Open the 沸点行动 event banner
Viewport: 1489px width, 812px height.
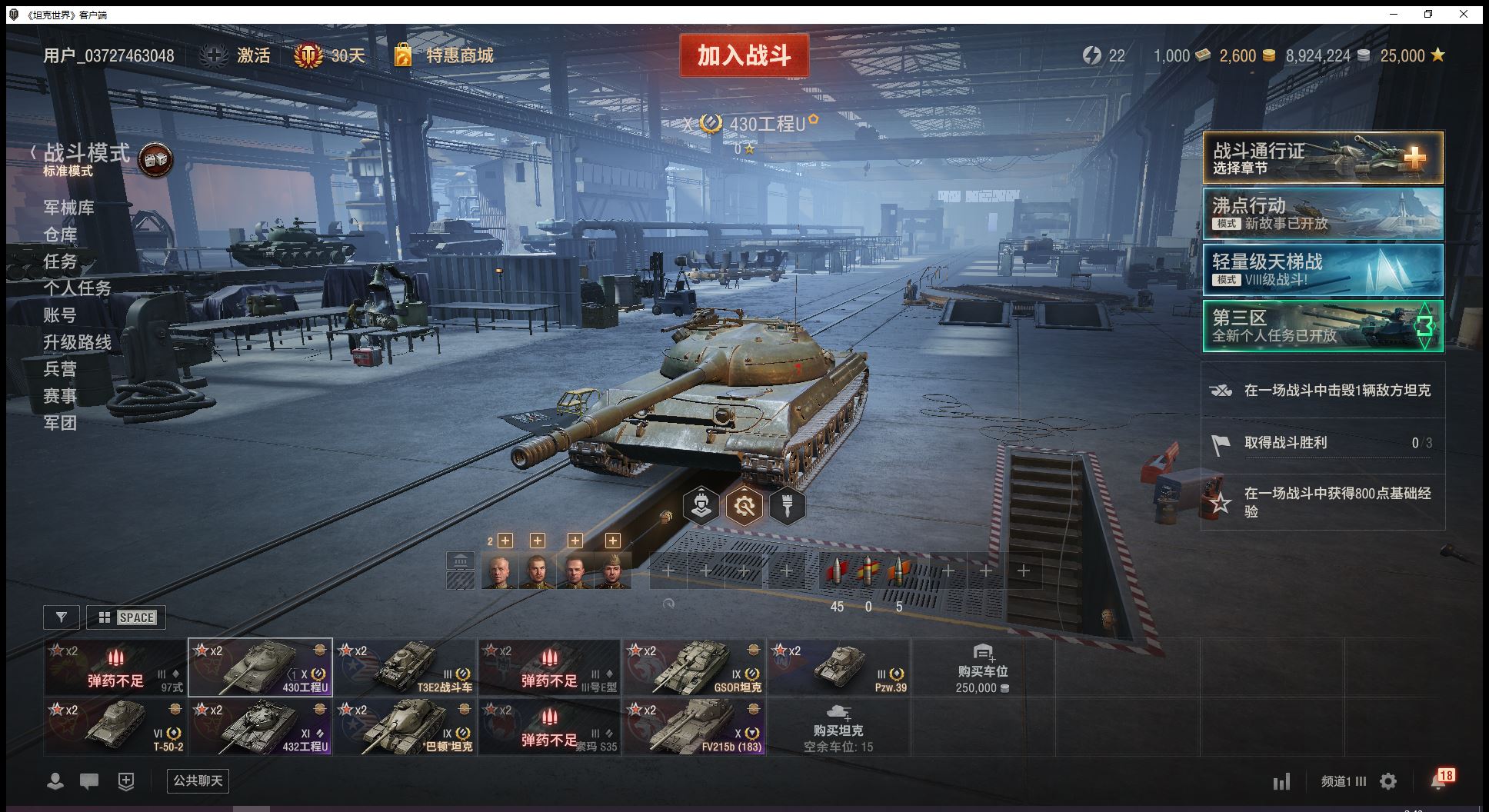1323,214
